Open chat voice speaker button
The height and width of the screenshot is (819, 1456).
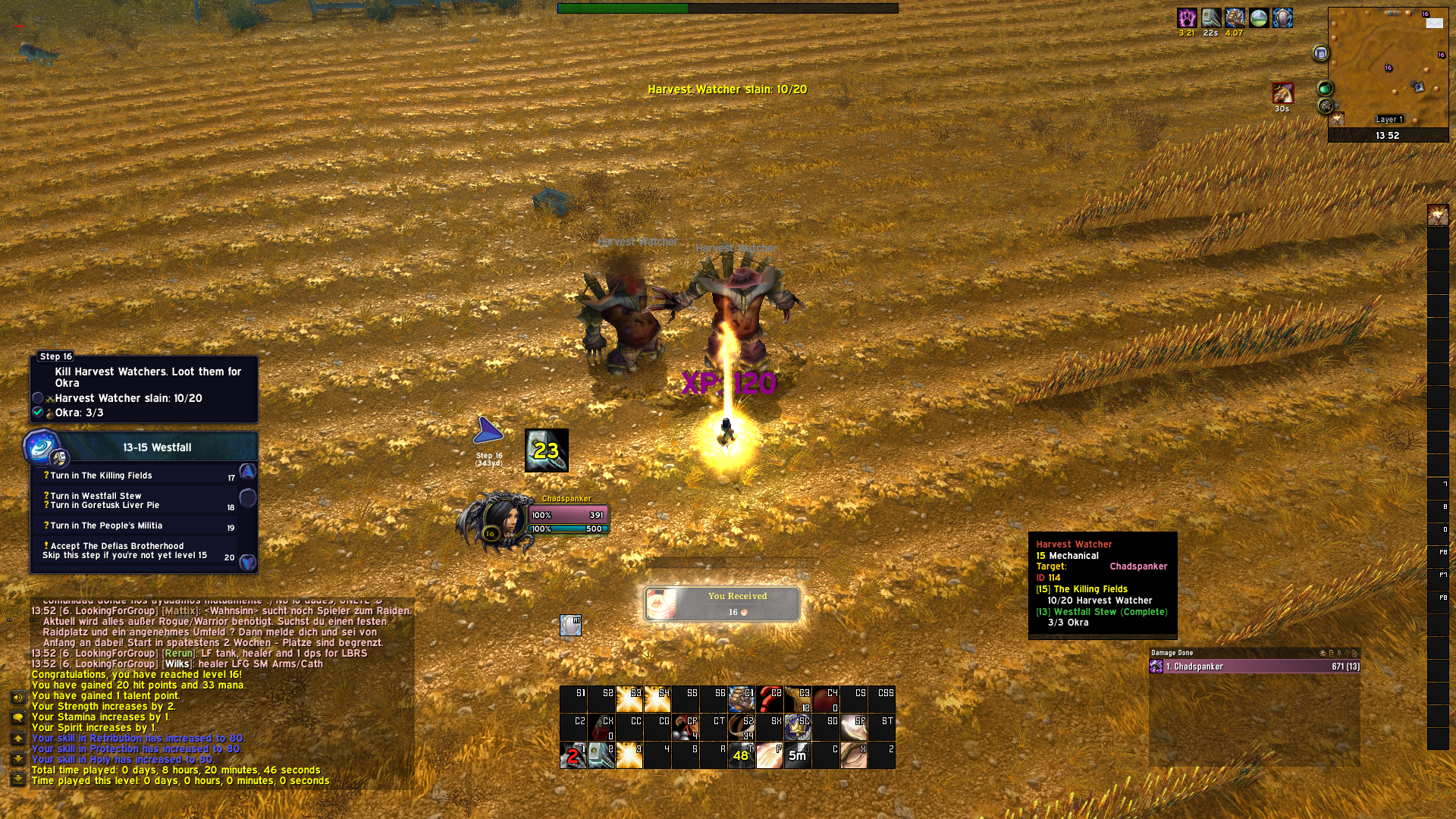pyautogui.click(x=18, y=697)
